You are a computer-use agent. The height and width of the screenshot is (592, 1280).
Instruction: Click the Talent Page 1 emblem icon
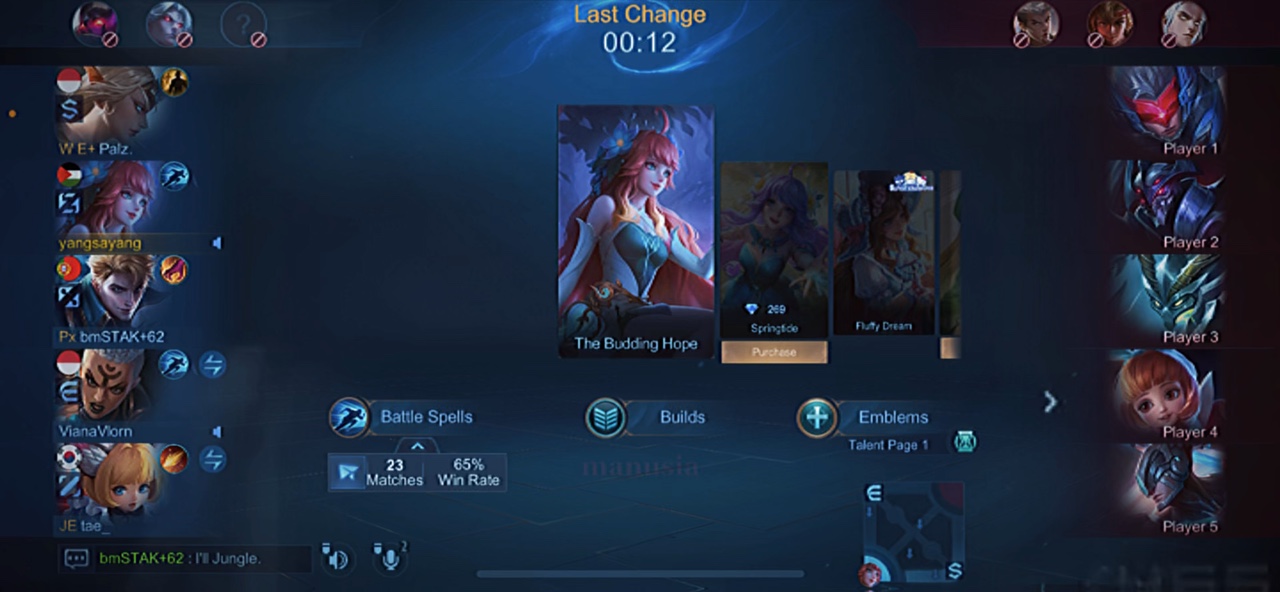click(x=965, y=442)
